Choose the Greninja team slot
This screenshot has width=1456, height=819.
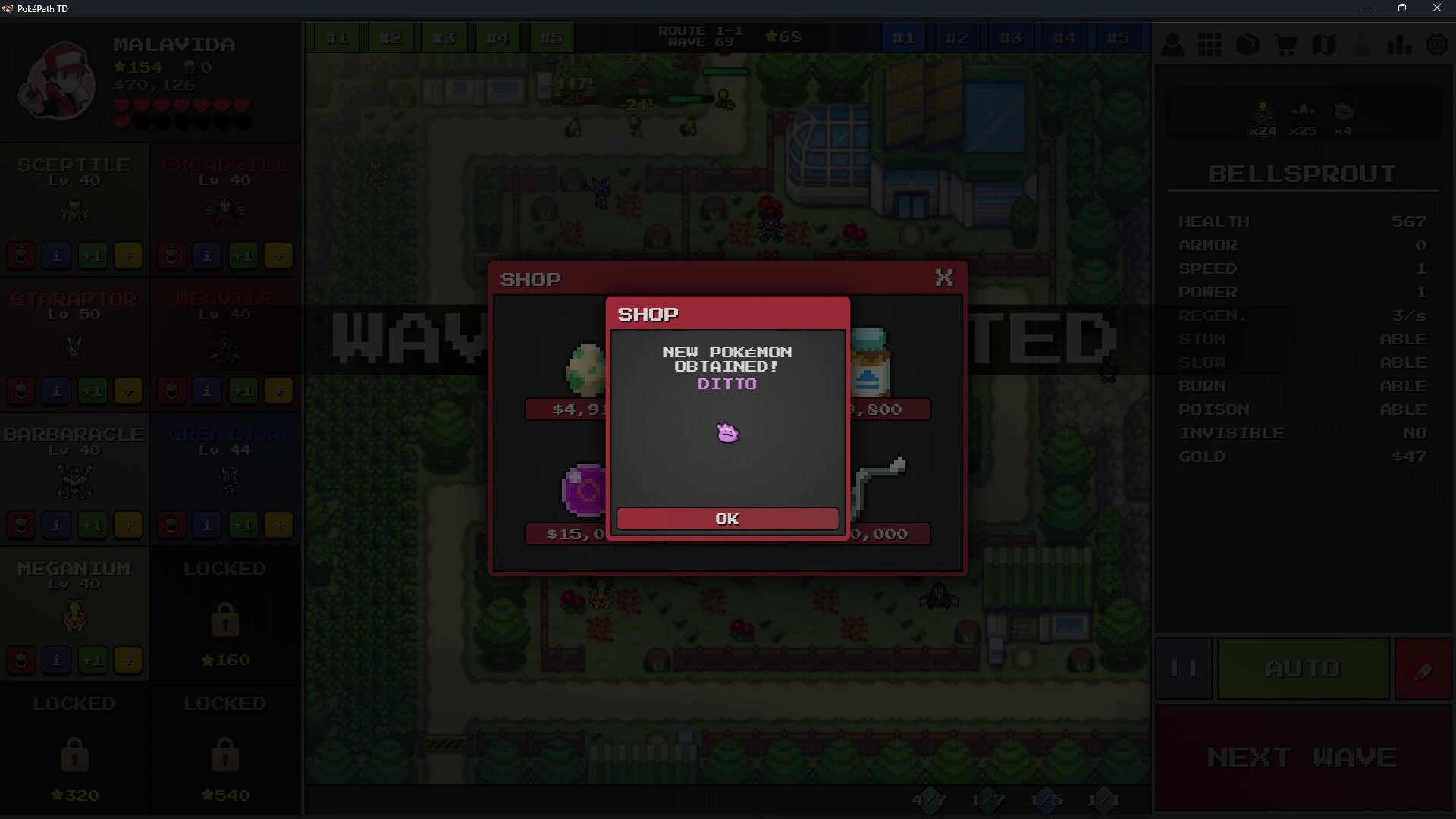tap(225, 466)
